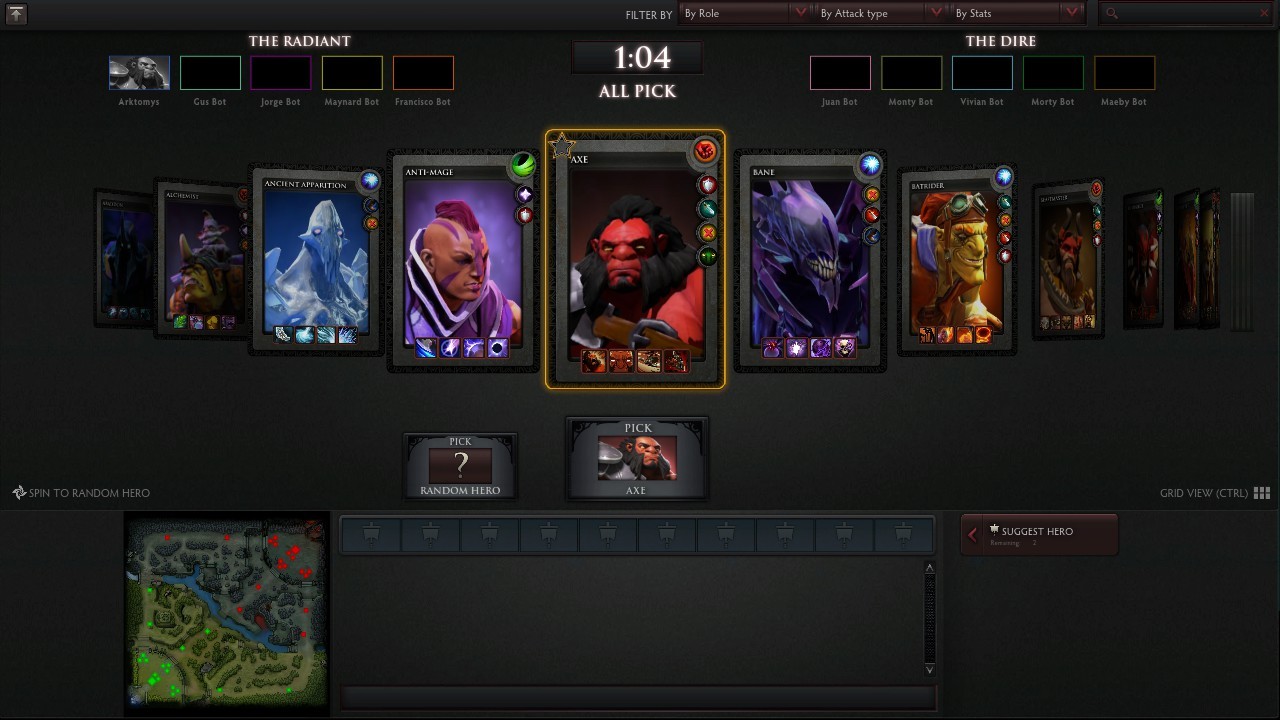This screenshot has width=1280, height=720.
Task: Click Spin to Random Hero
Action: tap(82, 492)
